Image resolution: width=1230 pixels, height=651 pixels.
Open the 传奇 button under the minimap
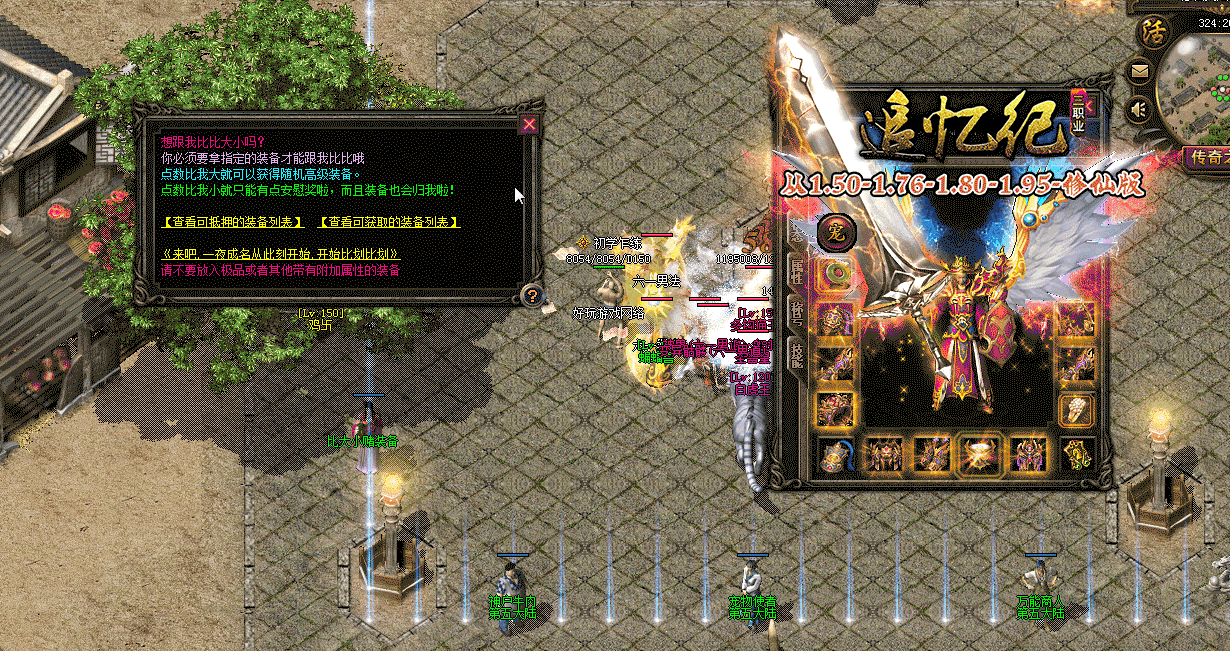(x=1204, y=157)
